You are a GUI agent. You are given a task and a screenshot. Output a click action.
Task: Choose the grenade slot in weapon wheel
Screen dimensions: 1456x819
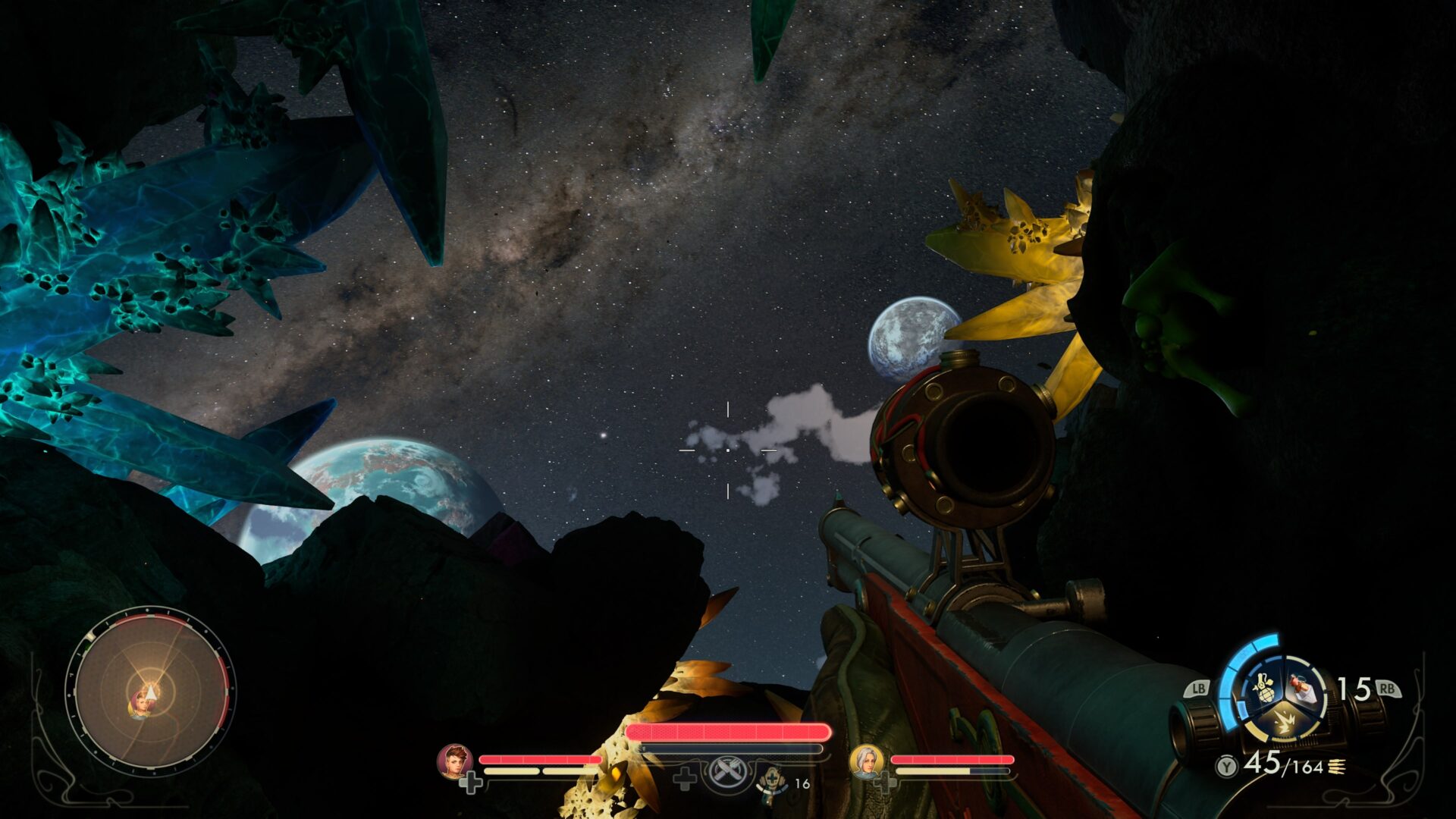(x=1263, y=687)
